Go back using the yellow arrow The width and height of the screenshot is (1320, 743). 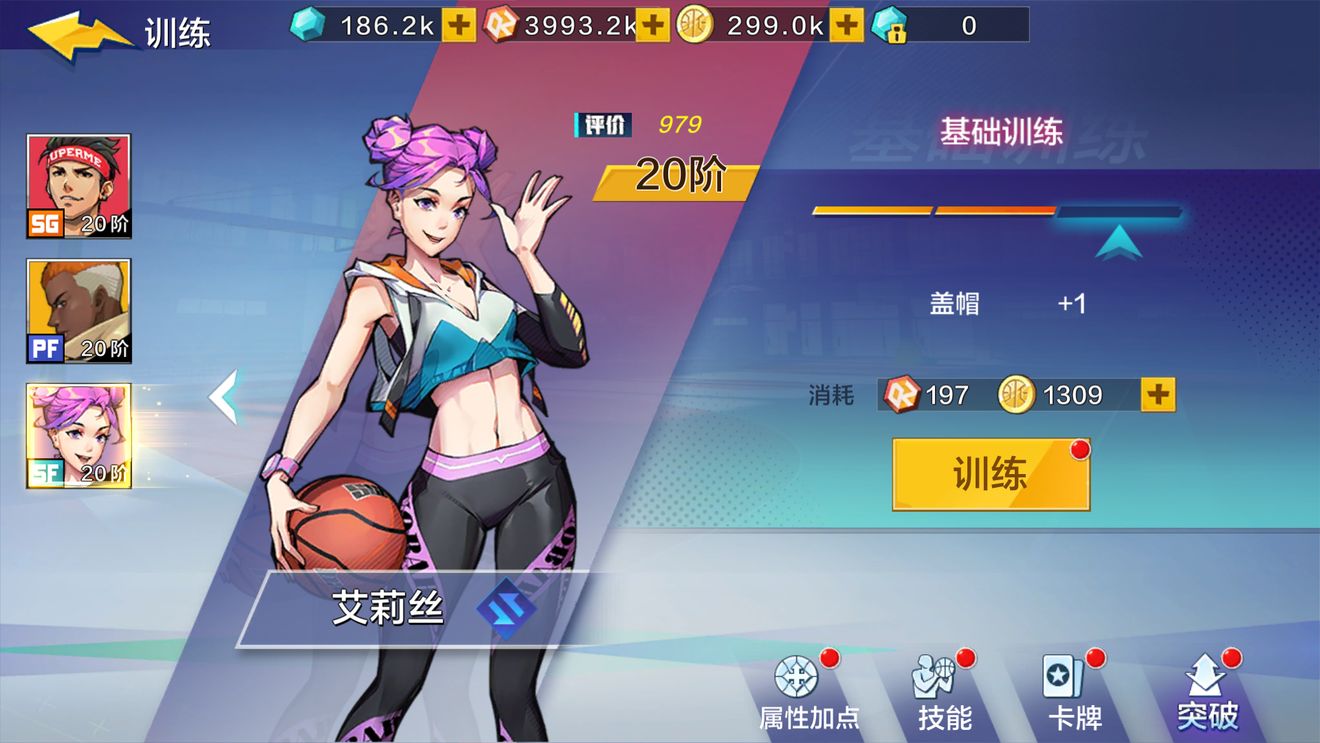coord(80,33)
